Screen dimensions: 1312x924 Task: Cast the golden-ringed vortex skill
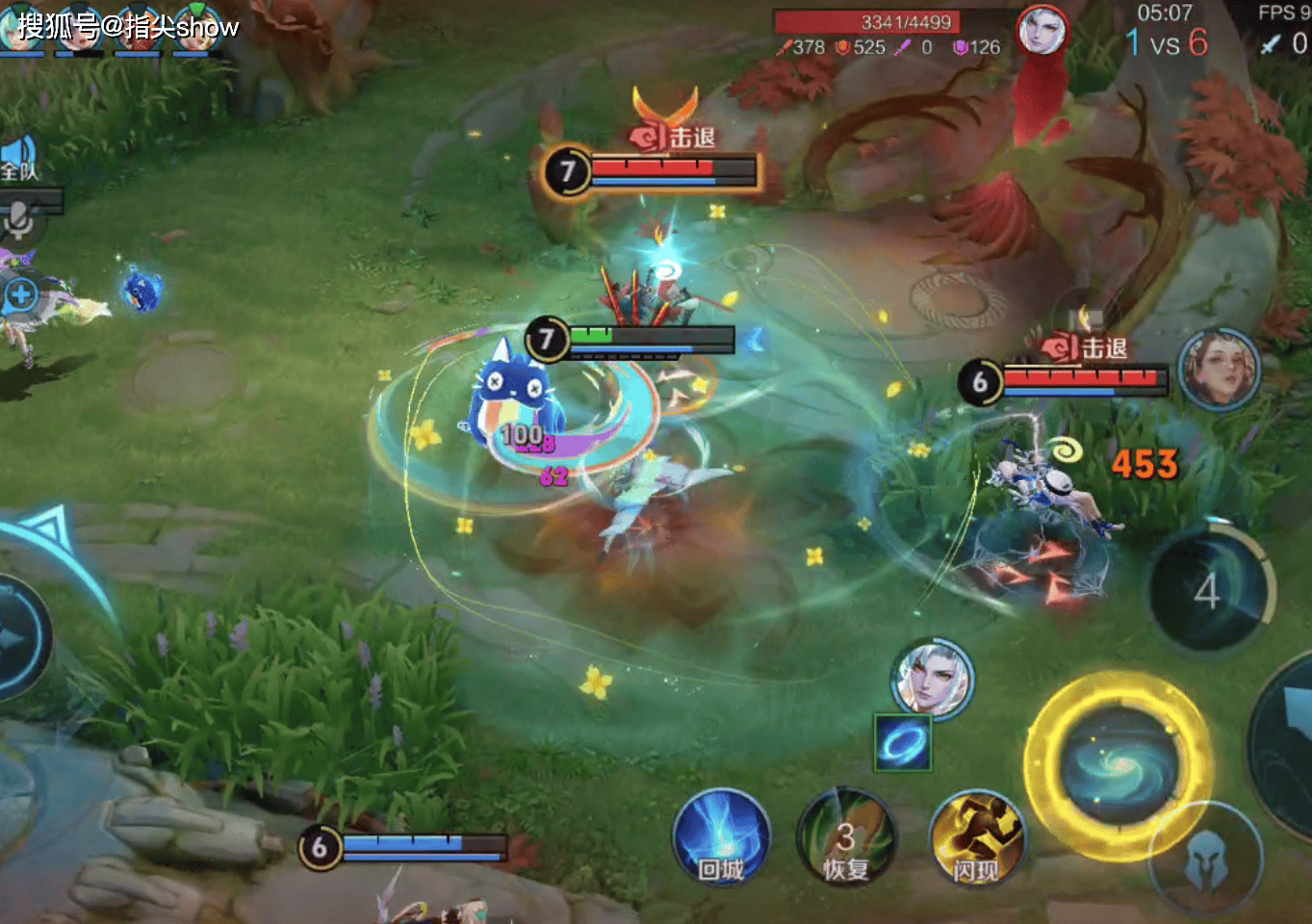(x=1117, y=764)
